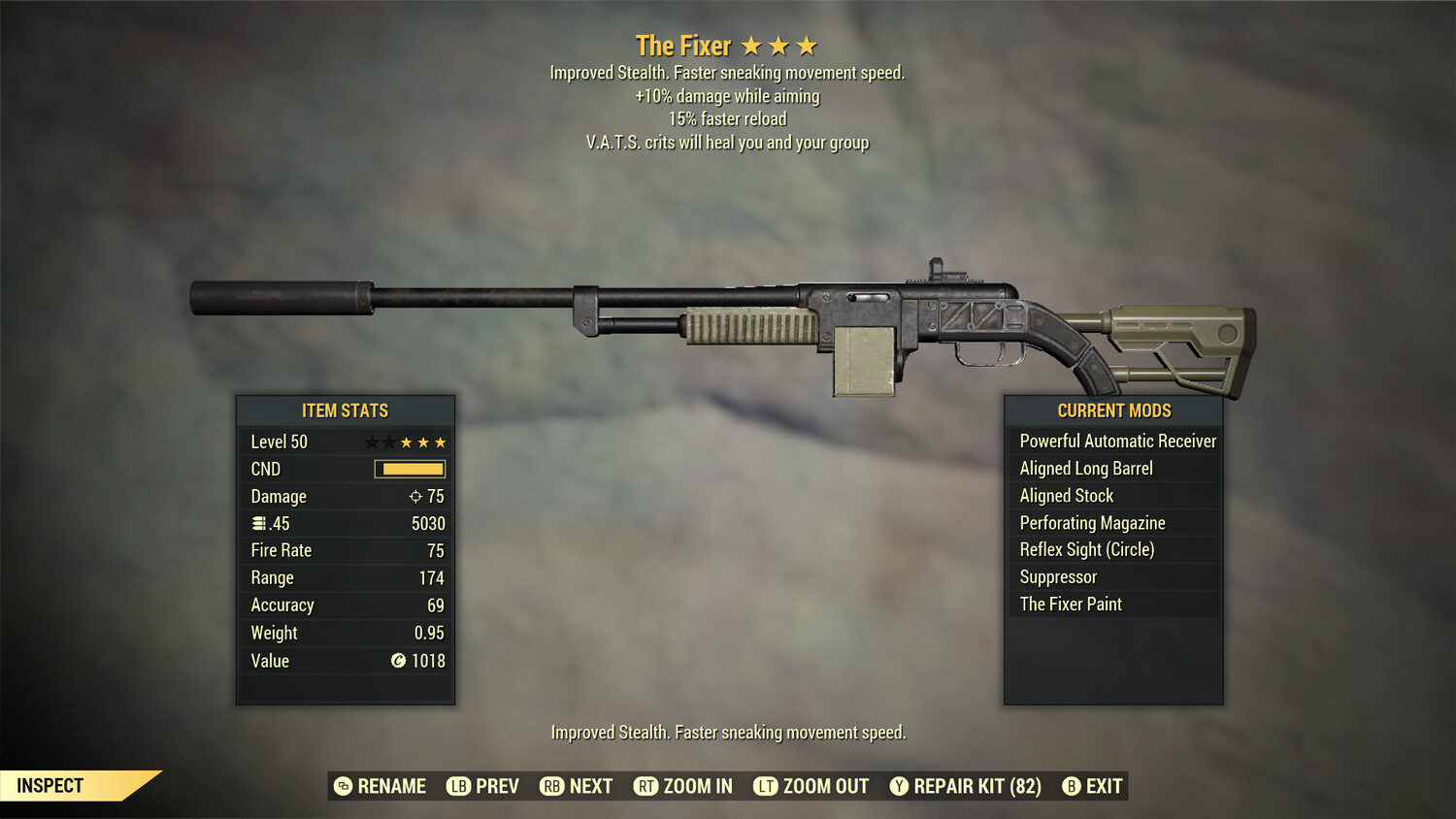1456x819 pixels.
Task: Expand the Suppressor mod entry
Action: (1056, 576)
